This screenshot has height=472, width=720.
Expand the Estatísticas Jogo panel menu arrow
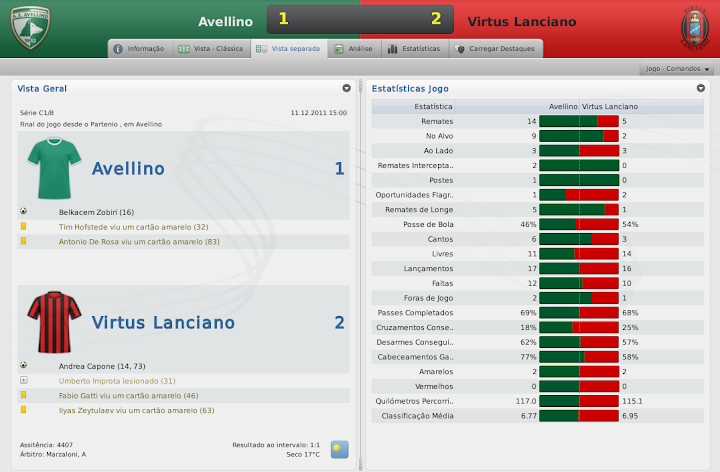click(701, 88)
